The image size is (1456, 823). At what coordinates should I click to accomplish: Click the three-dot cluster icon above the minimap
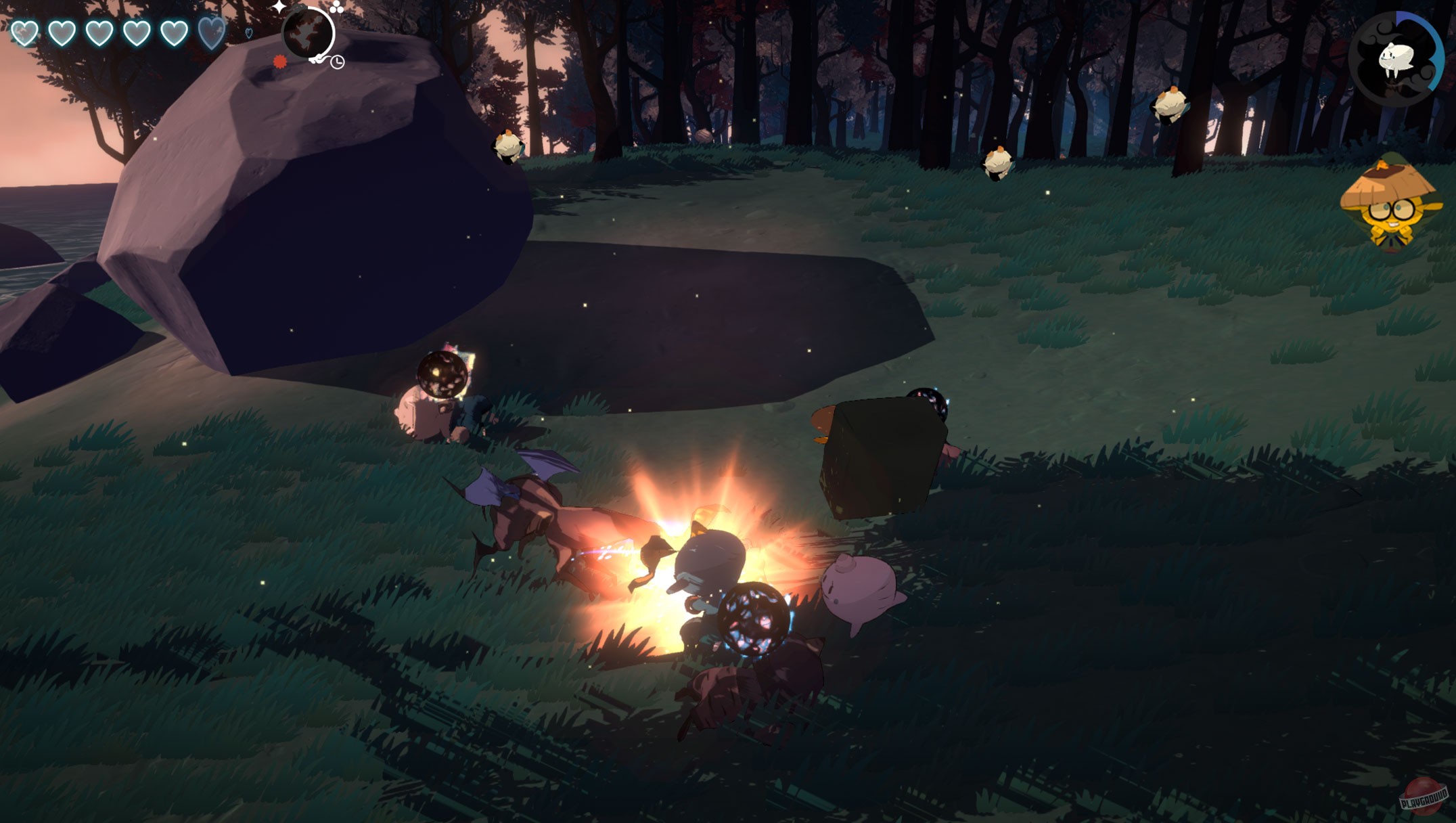pos(336,8)
